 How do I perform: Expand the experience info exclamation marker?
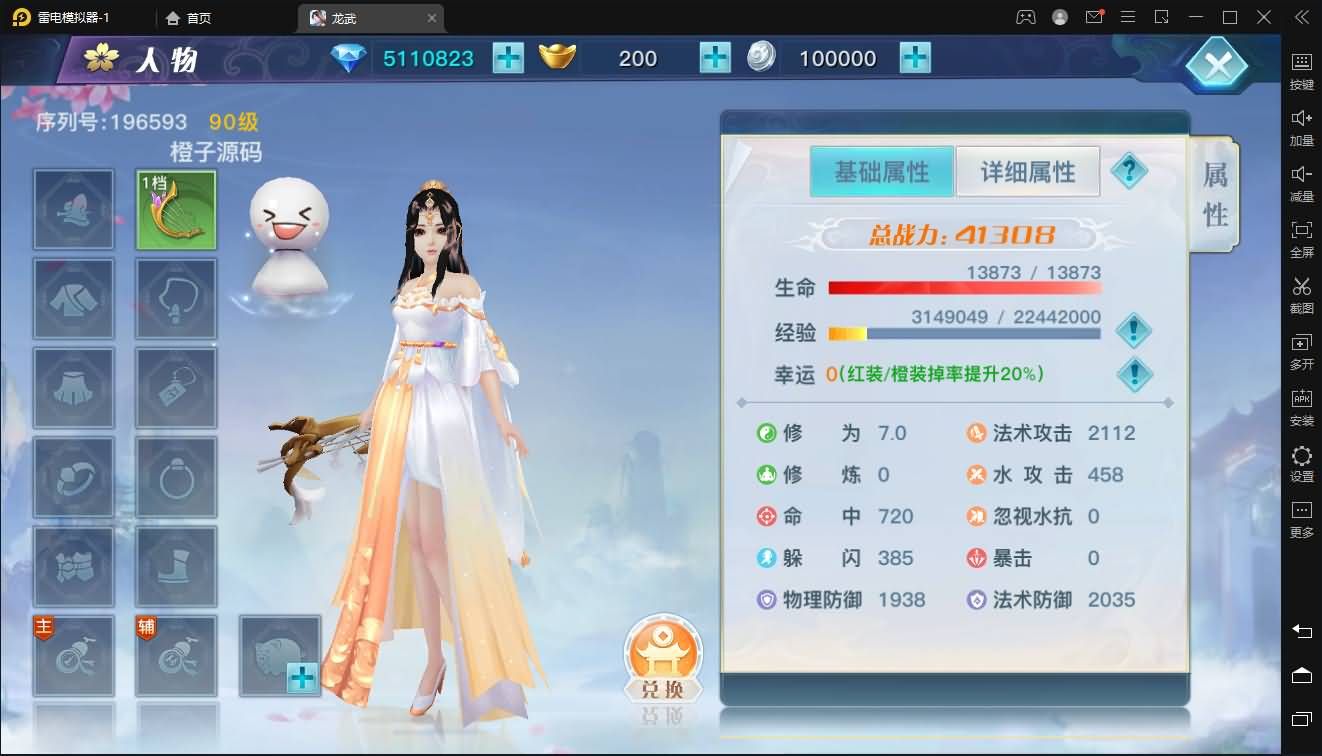click(x=1134, y=330)
